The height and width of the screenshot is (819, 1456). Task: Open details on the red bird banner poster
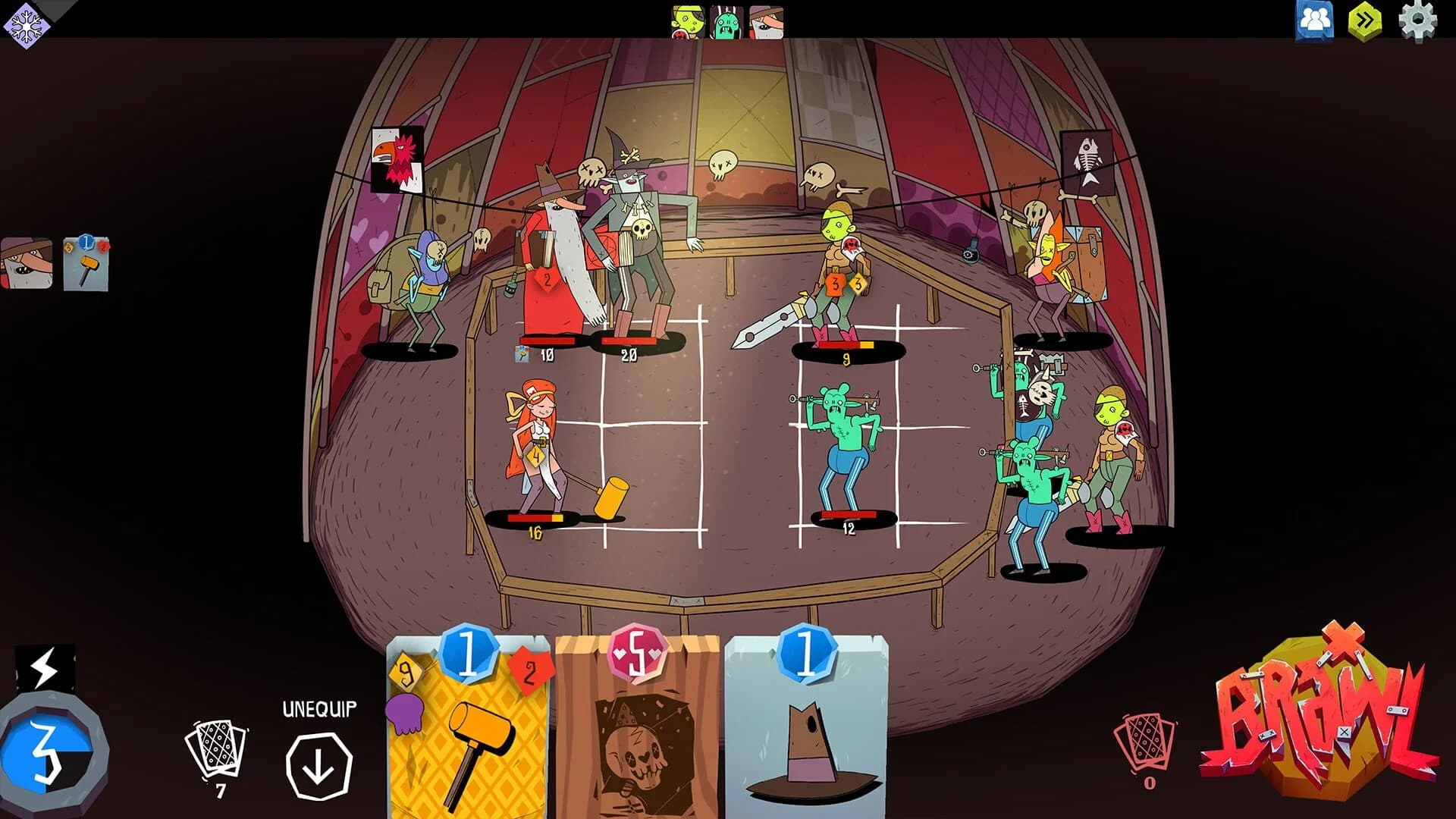click(x=398, y=159)
